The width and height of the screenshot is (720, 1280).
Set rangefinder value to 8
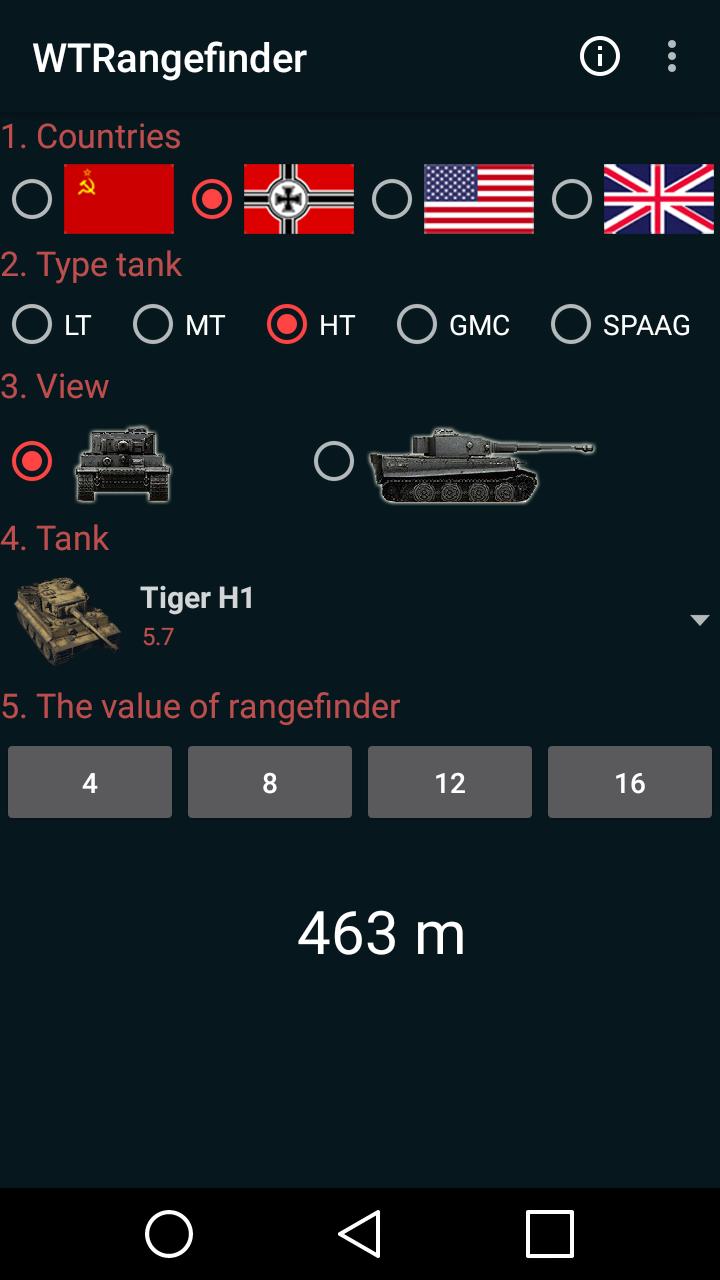click(270, 782)
